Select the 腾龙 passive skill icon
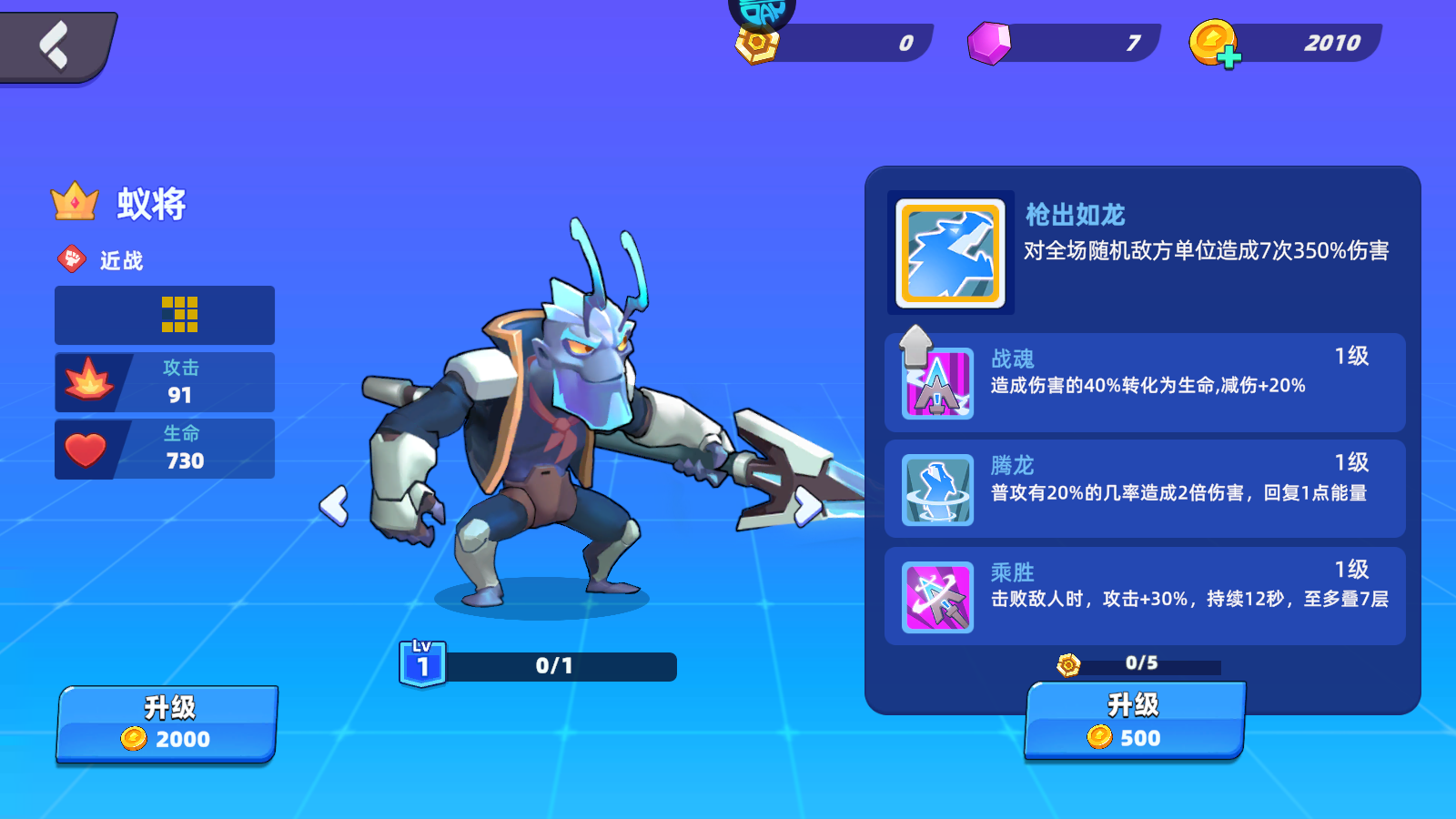Screen dimensions: 1456x819 [x=938, y=491]
